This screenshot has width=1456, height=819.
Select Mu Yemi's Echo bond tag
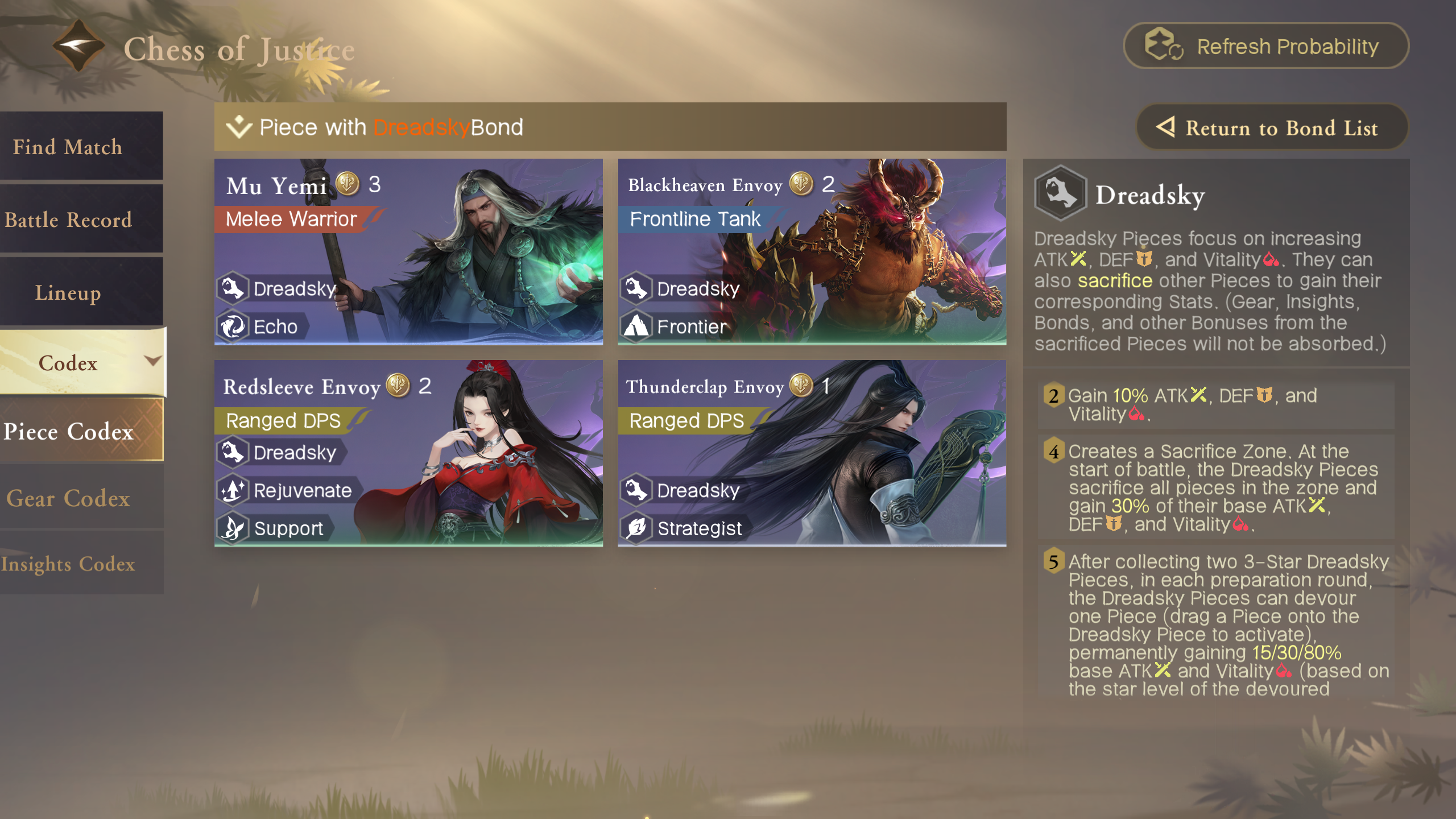[264, 327]
